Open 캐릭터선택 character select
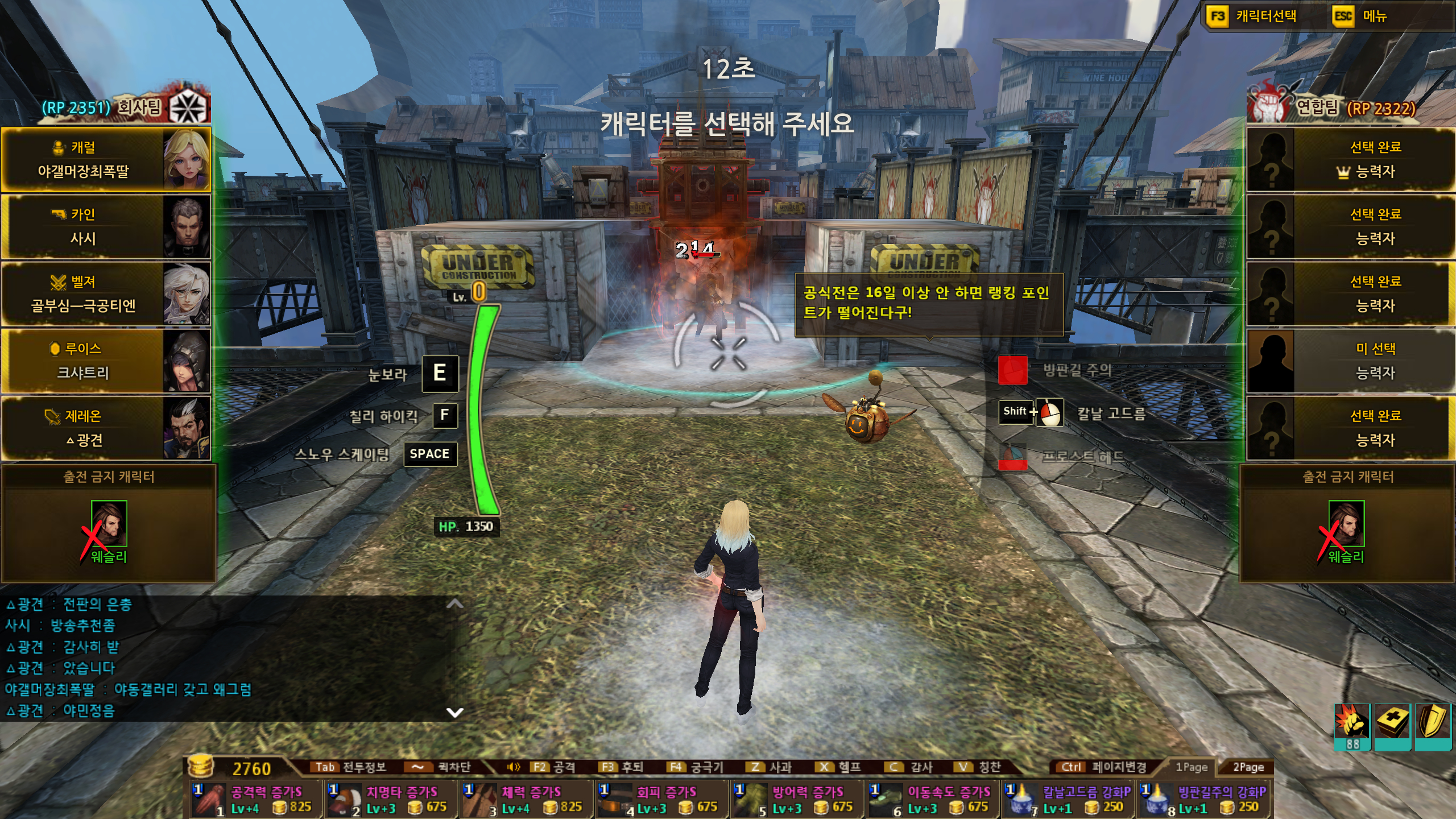This screenshot has width=1456, height=819. pos(1265,16)
